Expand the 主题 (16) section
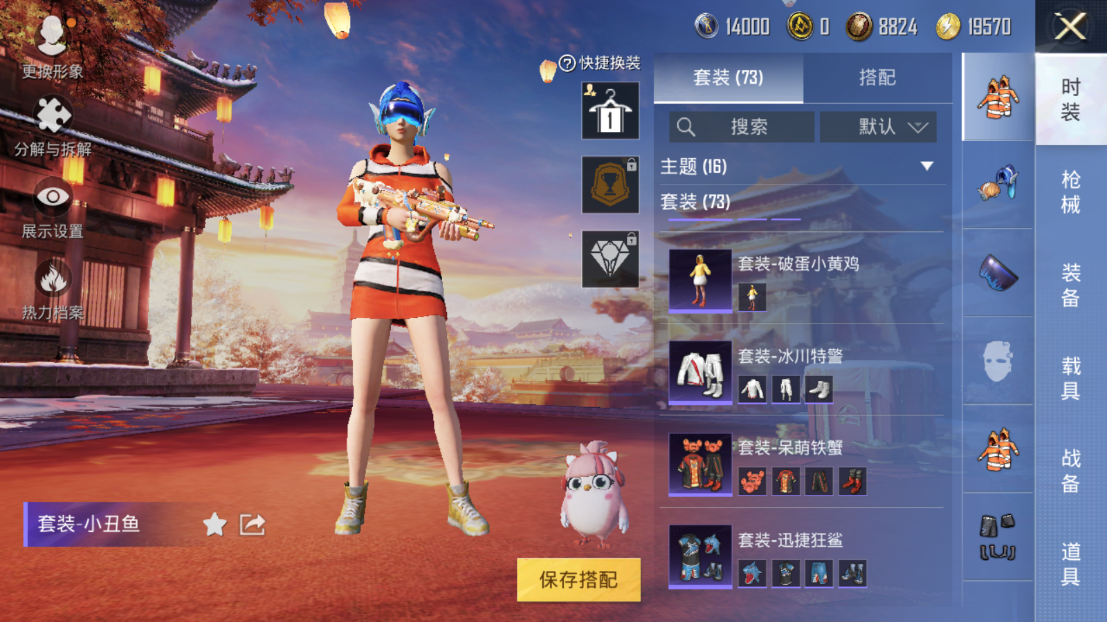Viewport: 1107px width, 622px height. click(x=926, y=166)
